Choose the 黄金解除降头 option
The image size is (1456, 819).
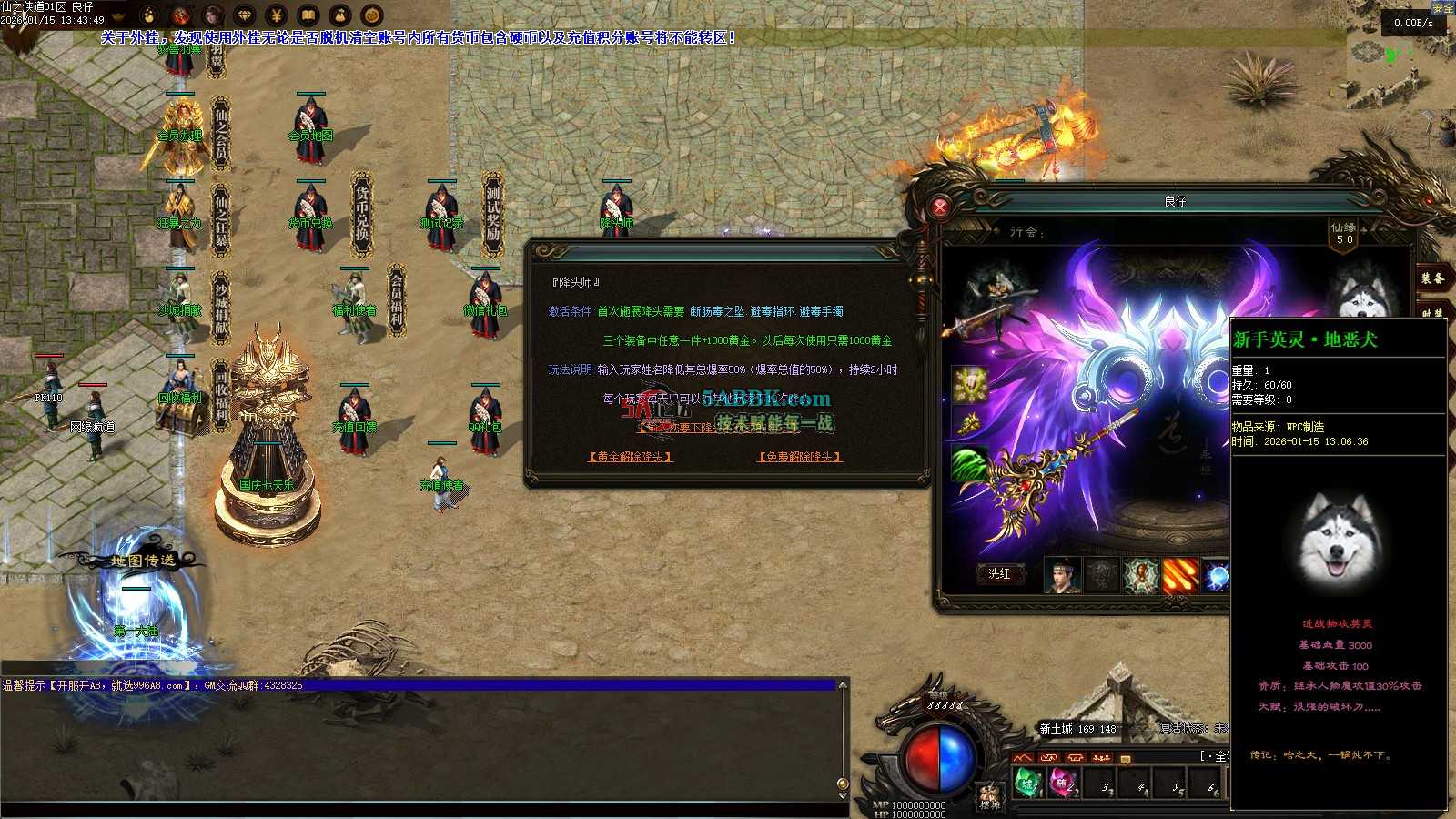[631, 457]
